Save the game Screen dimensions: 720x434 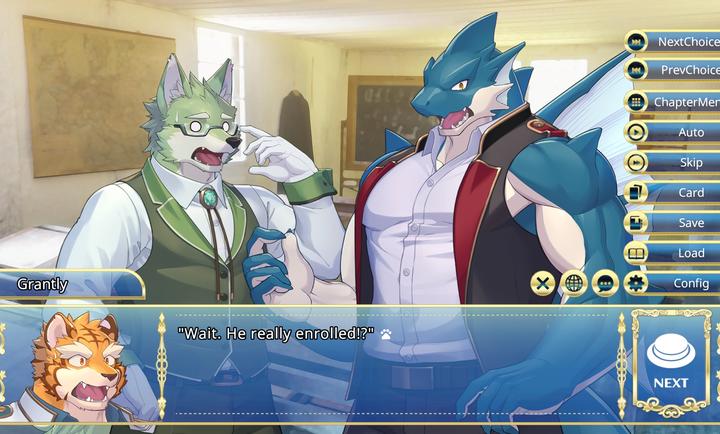click(x=675, y=223)
